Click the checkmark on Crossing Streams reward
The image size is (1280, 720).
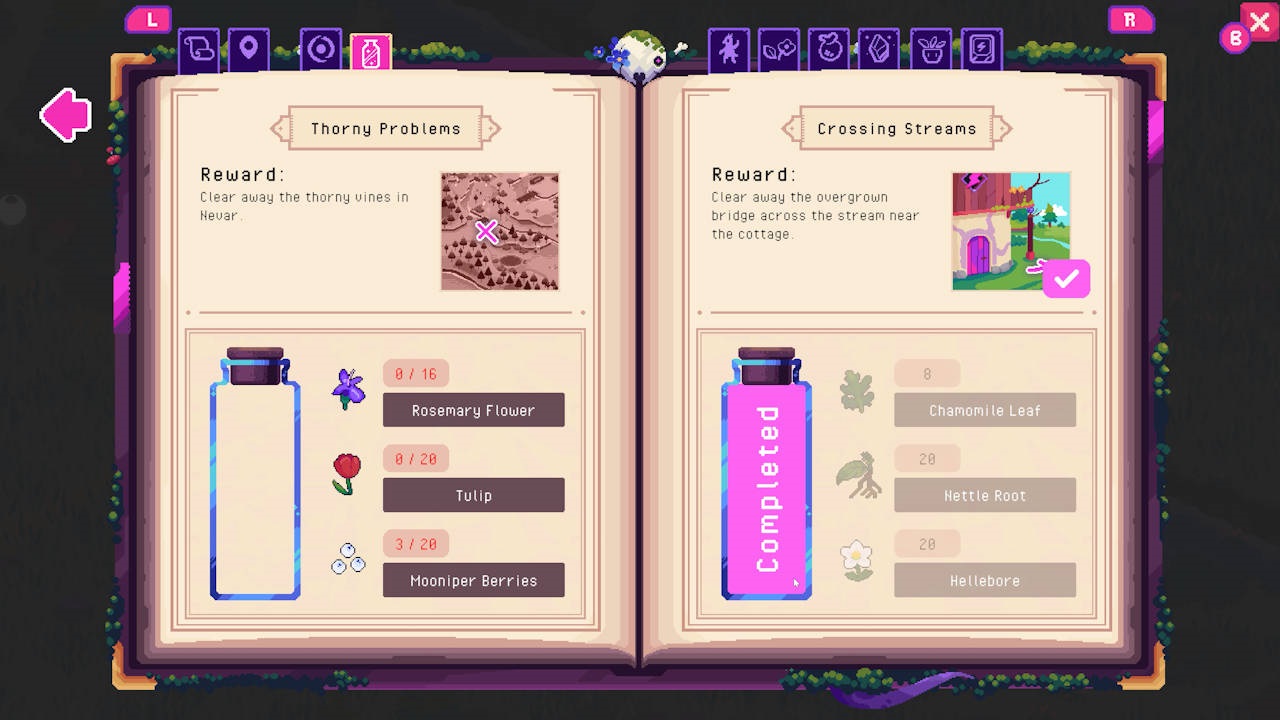coord(1065,279)
